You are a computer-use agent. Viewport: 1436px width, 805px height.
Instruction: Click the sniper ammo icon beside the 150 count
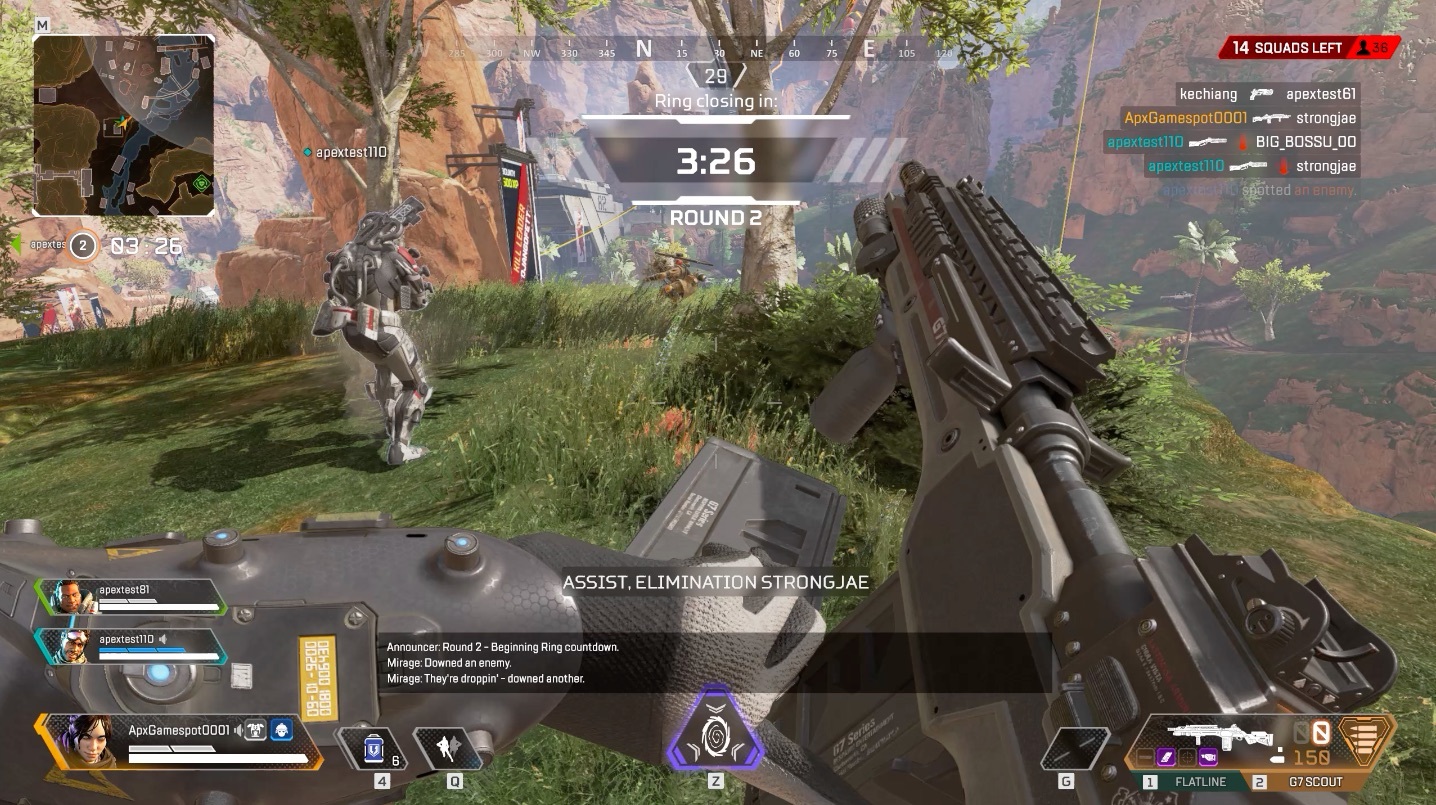[x=1278, y=757]
